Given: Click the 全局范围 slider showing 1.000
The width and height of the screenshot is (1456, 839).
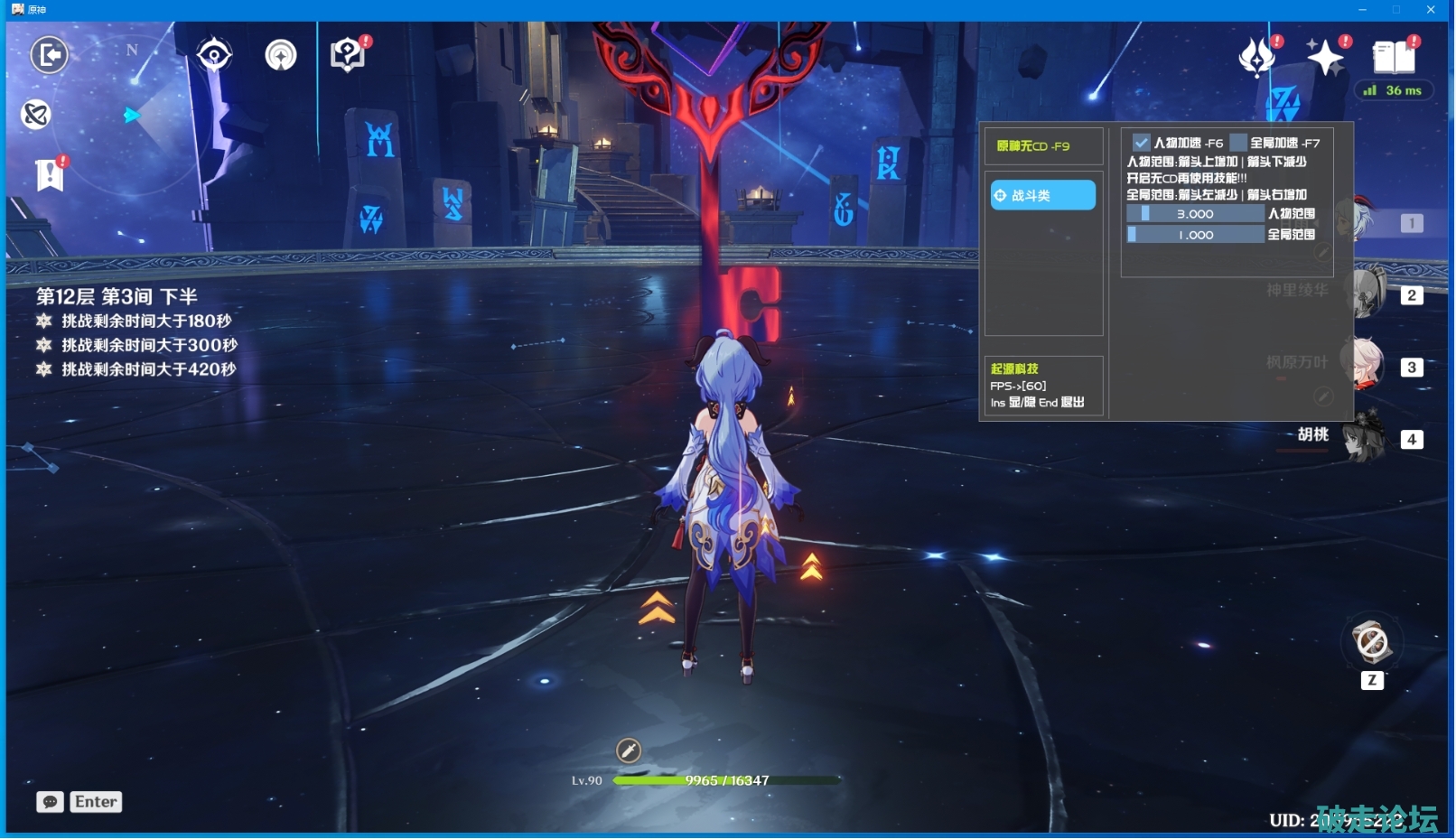Looking at the screenshot, I should 1195,235.
